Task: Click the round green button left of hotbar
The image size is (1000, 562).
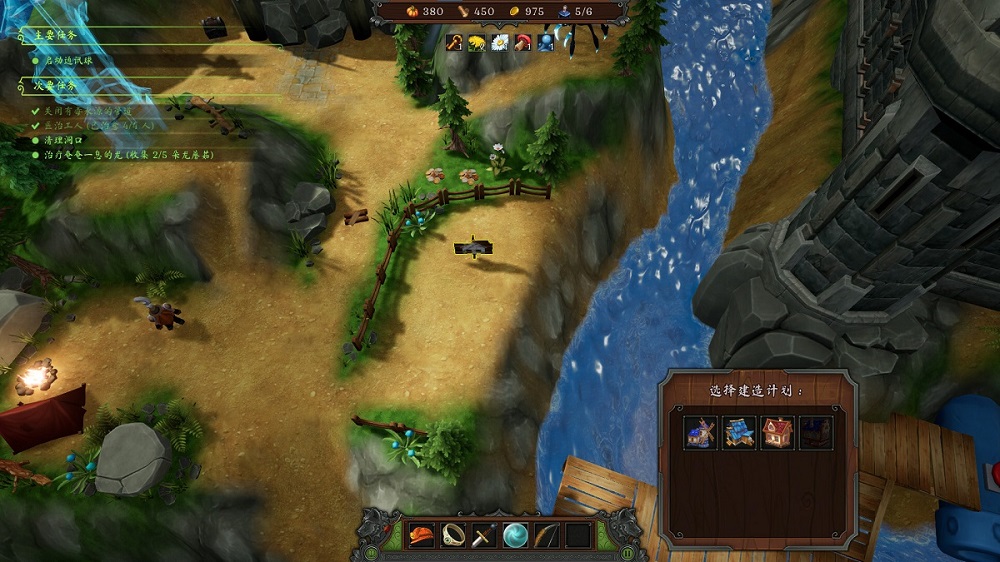Action: pyautogui.click(x=371, y=551)
